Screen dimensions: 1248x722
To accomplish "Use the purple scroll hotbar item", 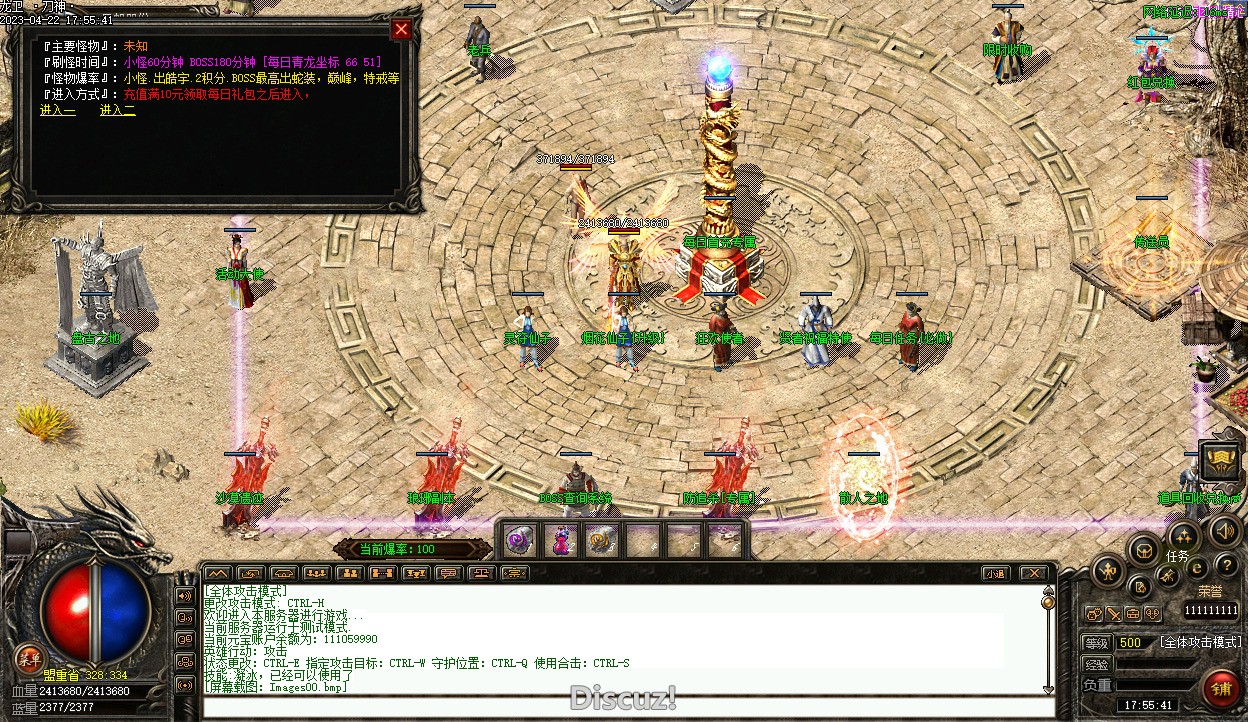I will (519, 541).
